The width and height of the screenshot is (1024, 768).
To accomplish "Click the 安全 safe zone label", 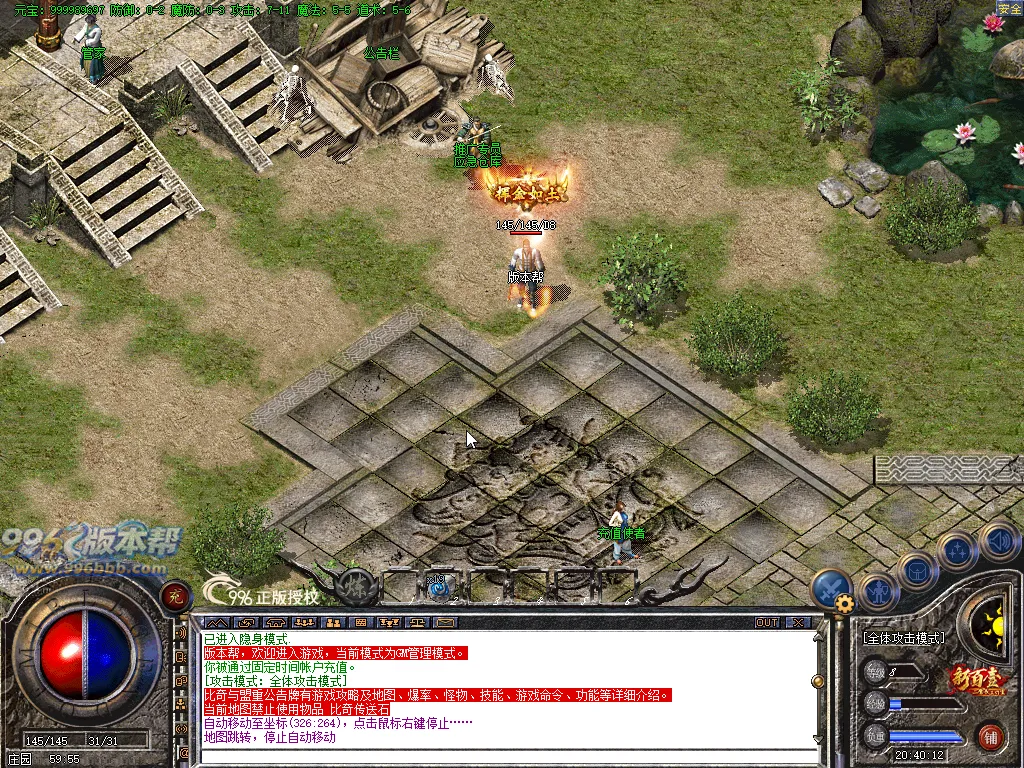I will [x=1009, y=8].
